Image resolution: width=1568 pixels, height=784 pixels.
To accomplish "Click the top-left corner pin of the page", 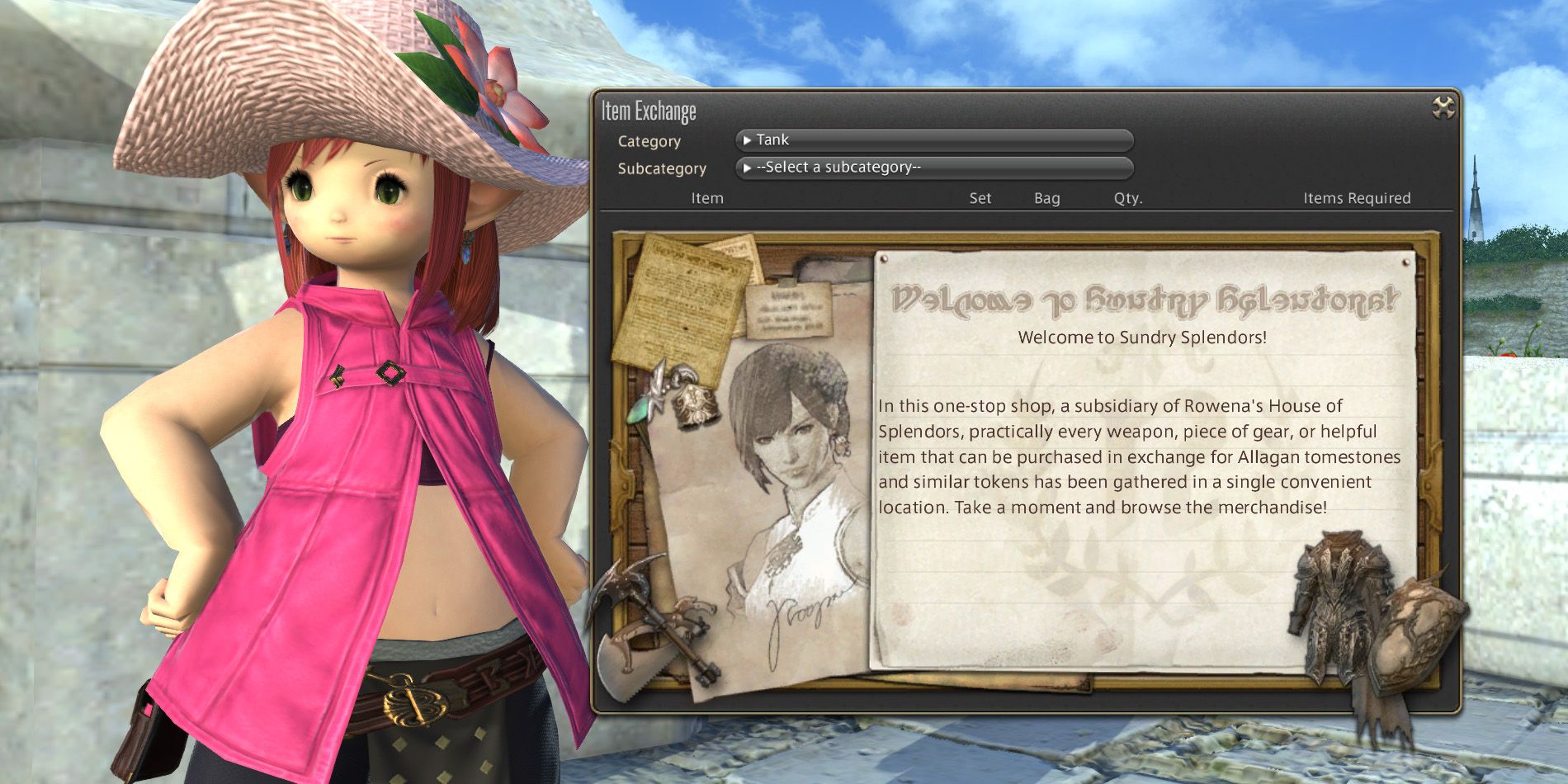I will (886, 260).
